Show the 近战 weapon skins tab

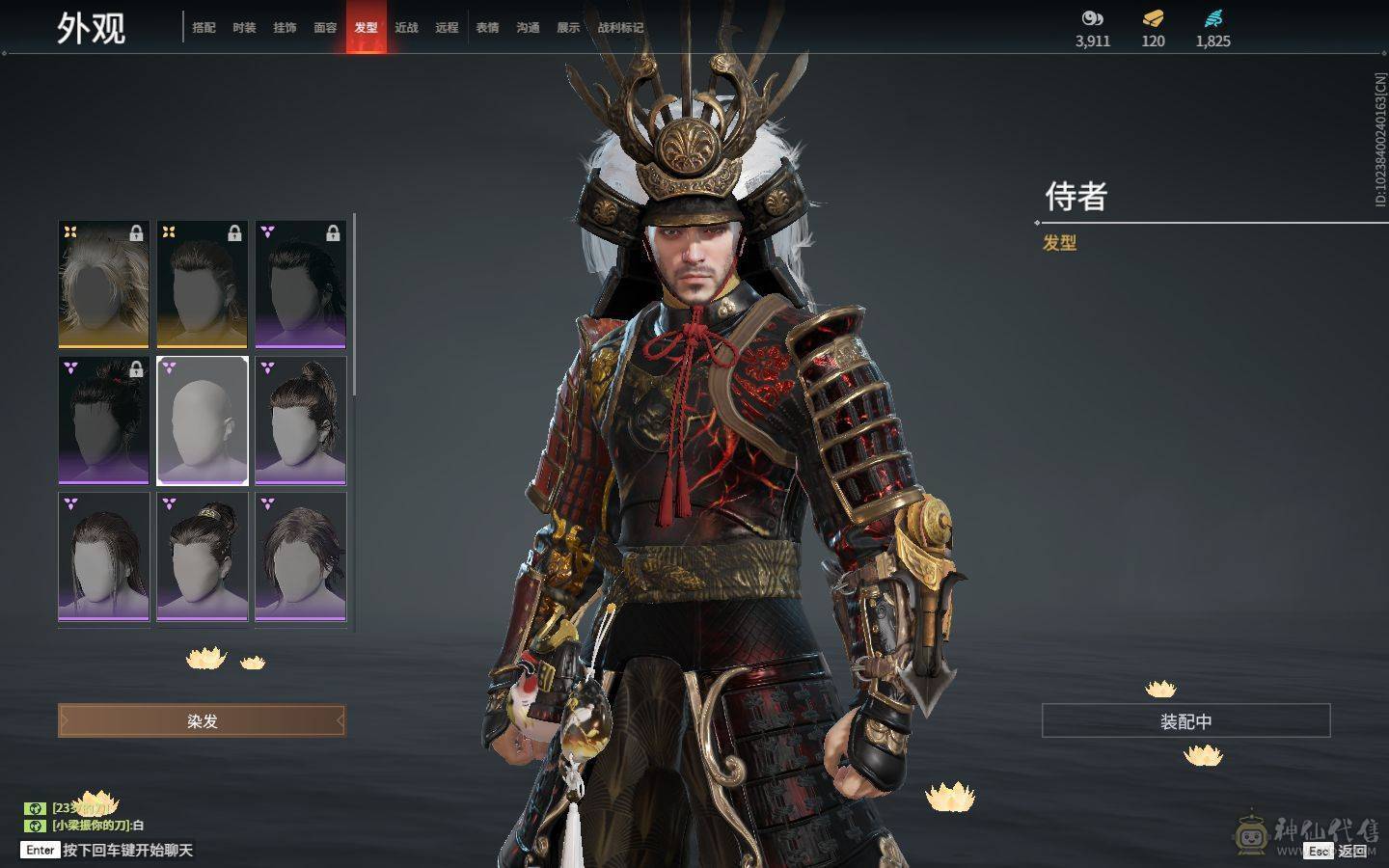click(406, 28)
